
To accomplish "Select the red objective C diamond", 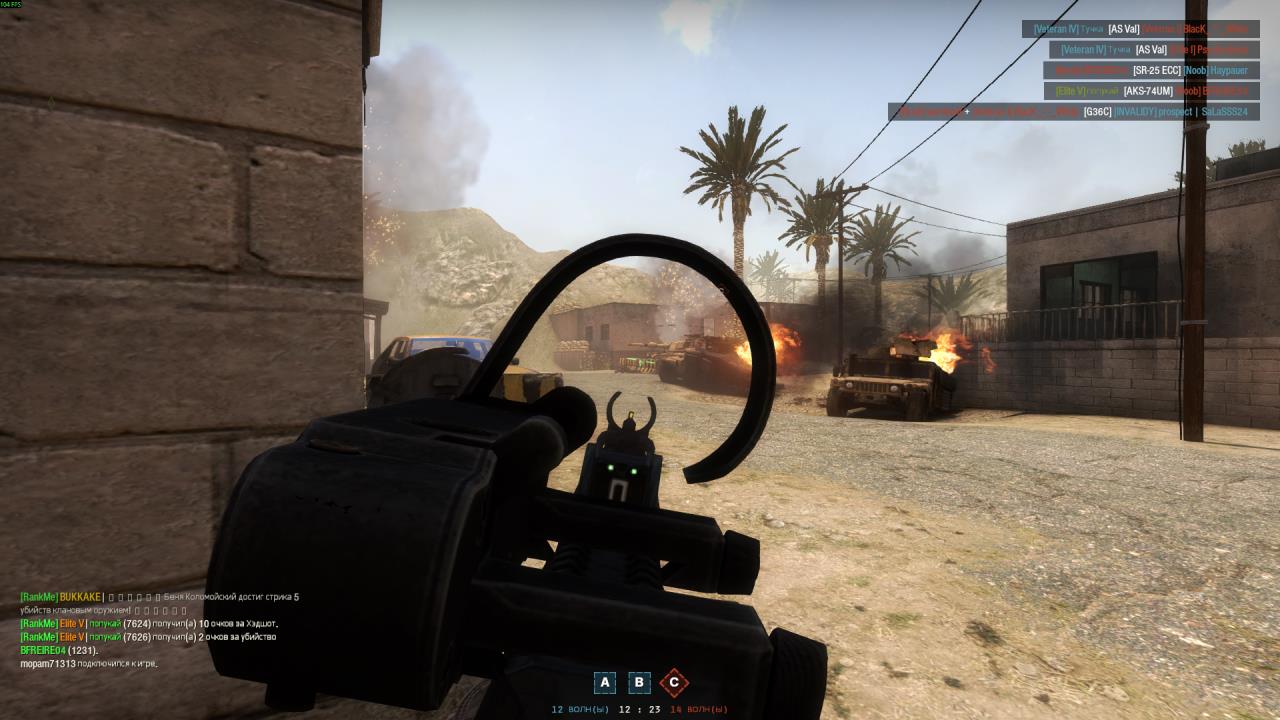I will 674,683.
